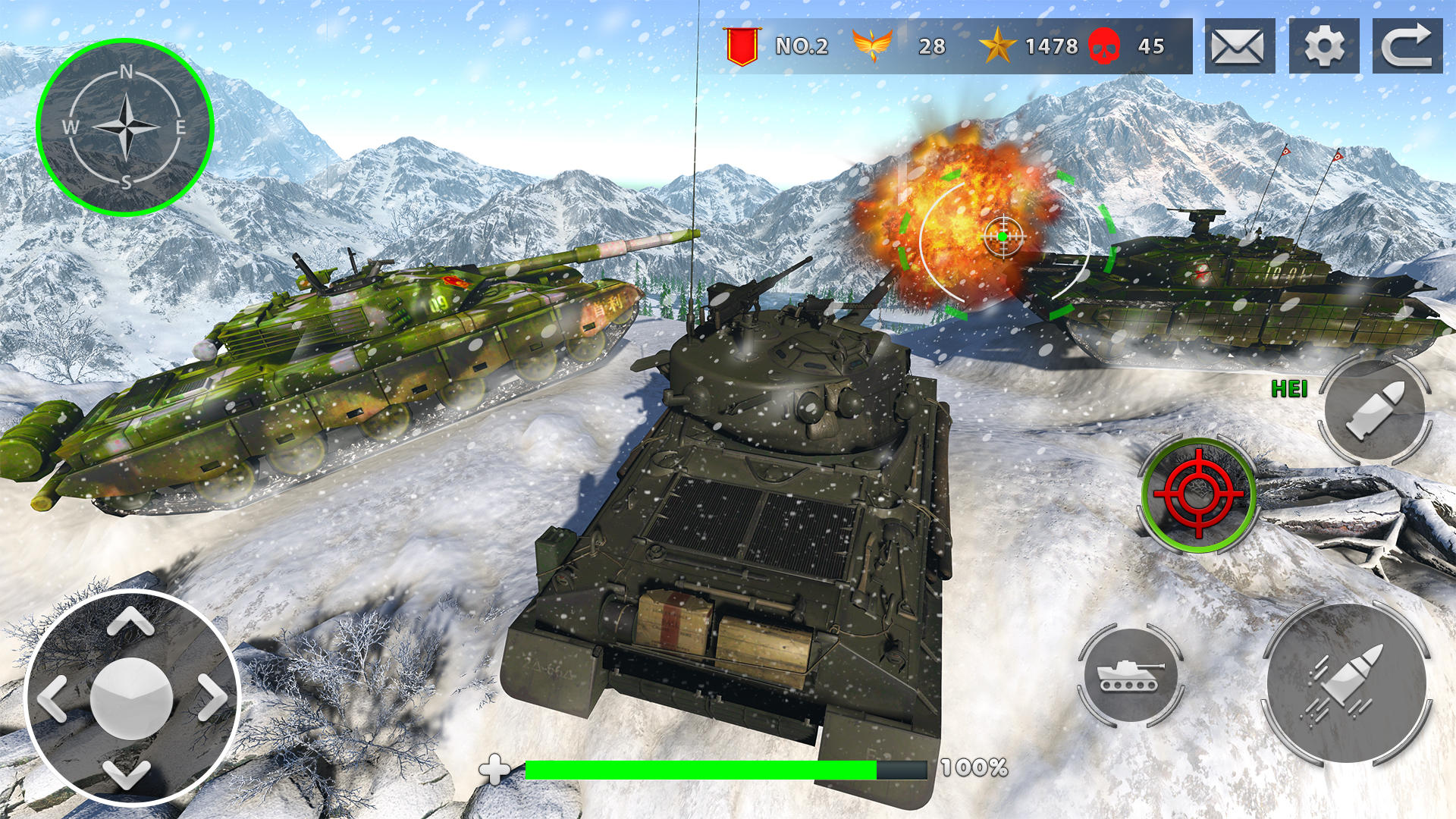The width and height of the screenshot is (1456, 819).
Task: Tap the redo/replay arrow icon
Action: point(1409,47)
